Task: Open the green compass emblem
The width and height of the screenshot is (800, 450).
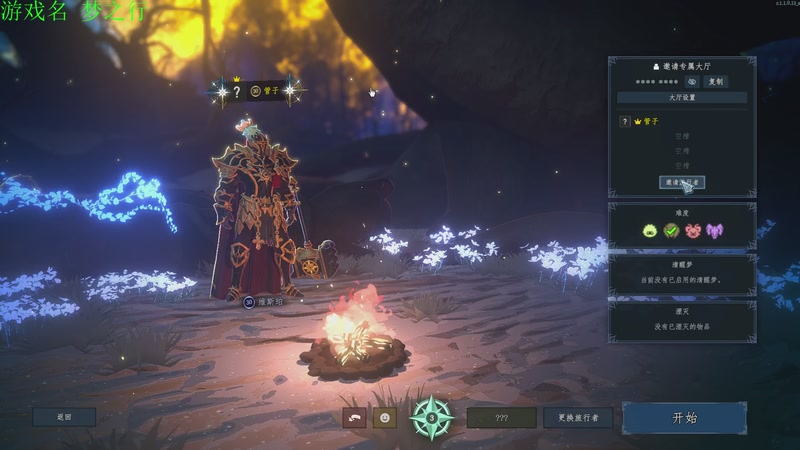Action: click(432, 416)
